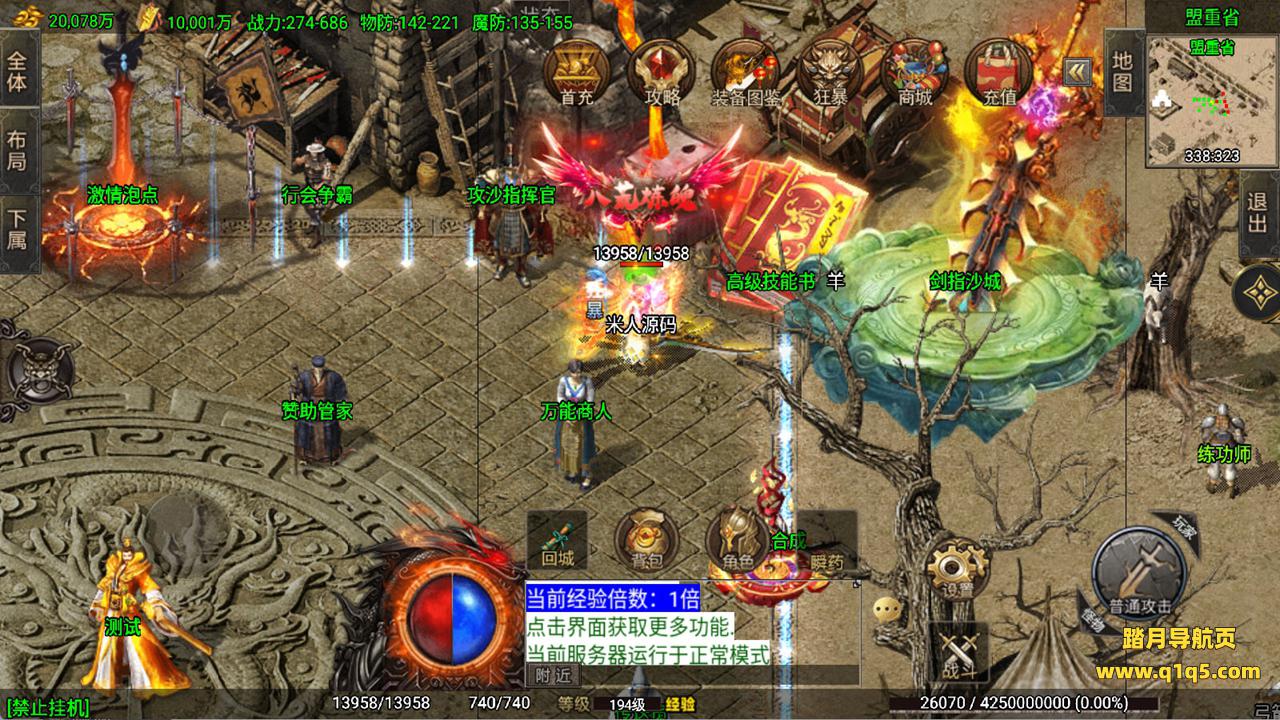1280x720 pixels.
Task: Activate the 狂暴 berserk icon
Action: coord(831,70)
